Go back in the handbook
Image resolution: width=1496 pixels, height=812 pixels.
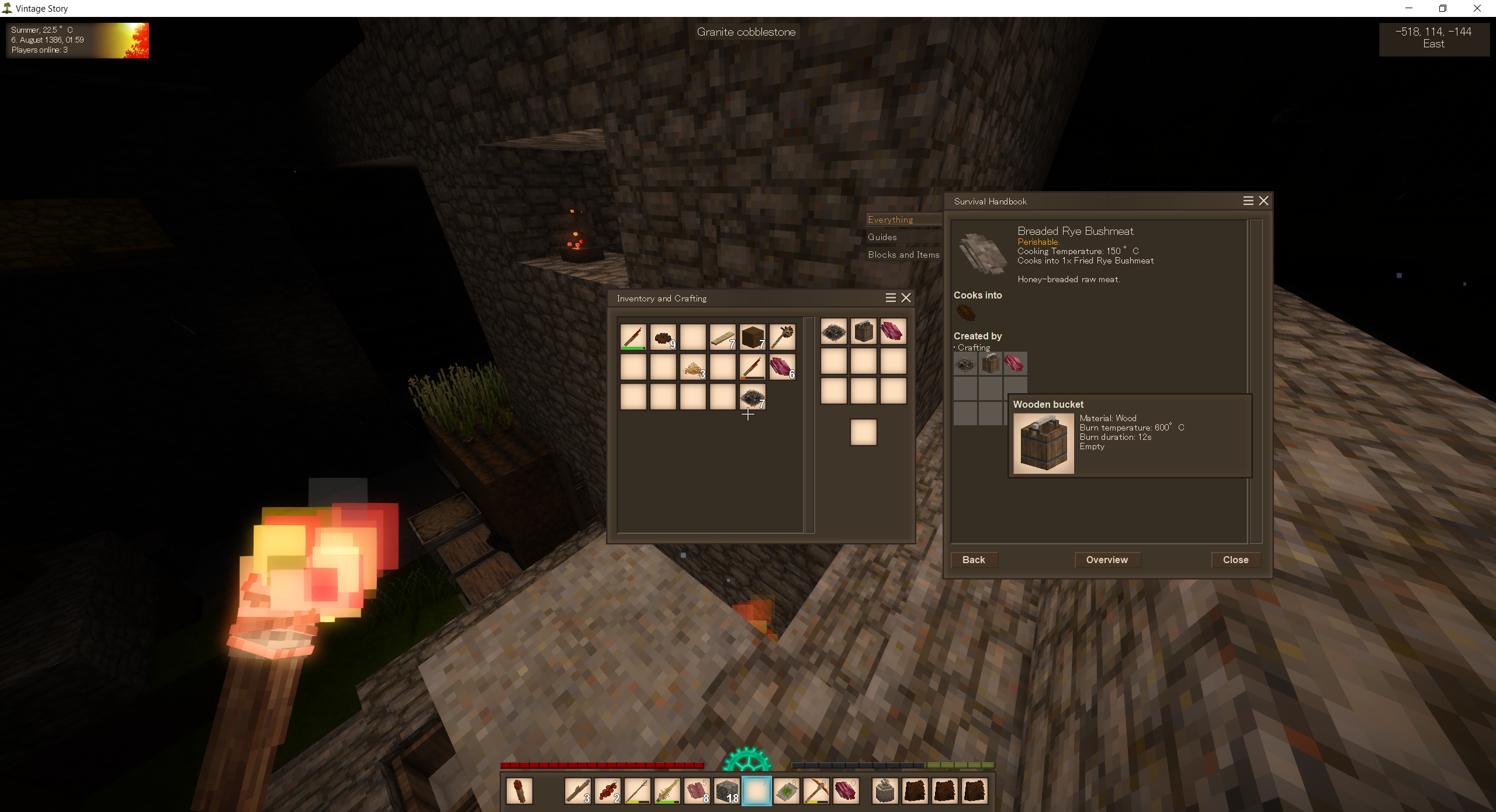974,560
